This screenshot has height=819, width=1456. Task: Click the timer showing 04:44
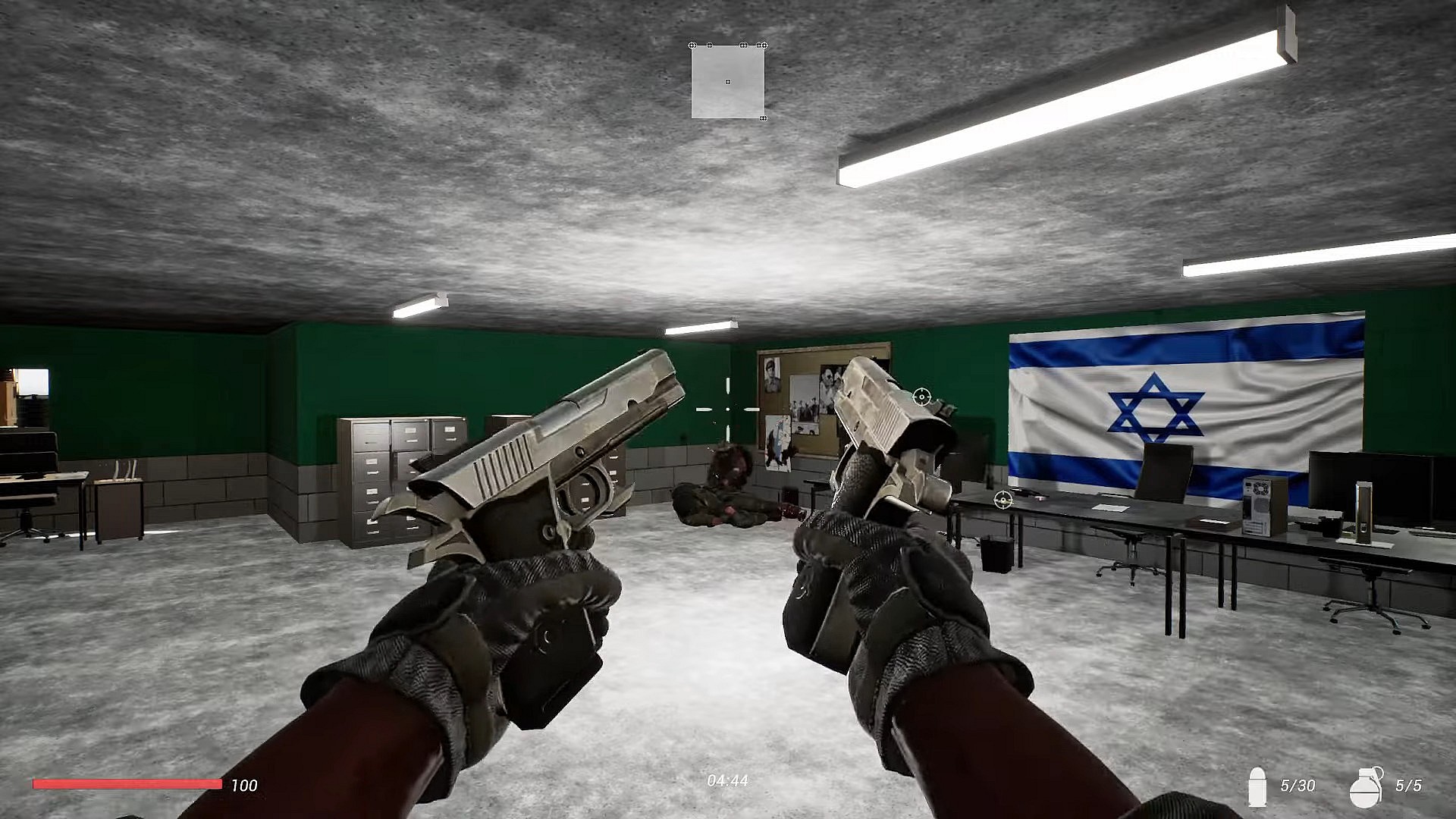727,779
